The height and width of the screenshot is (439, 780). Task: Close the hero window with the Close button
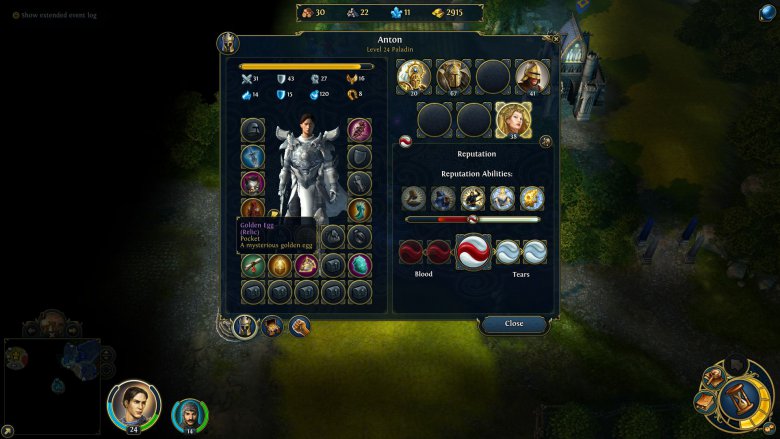tap(514, 324)
